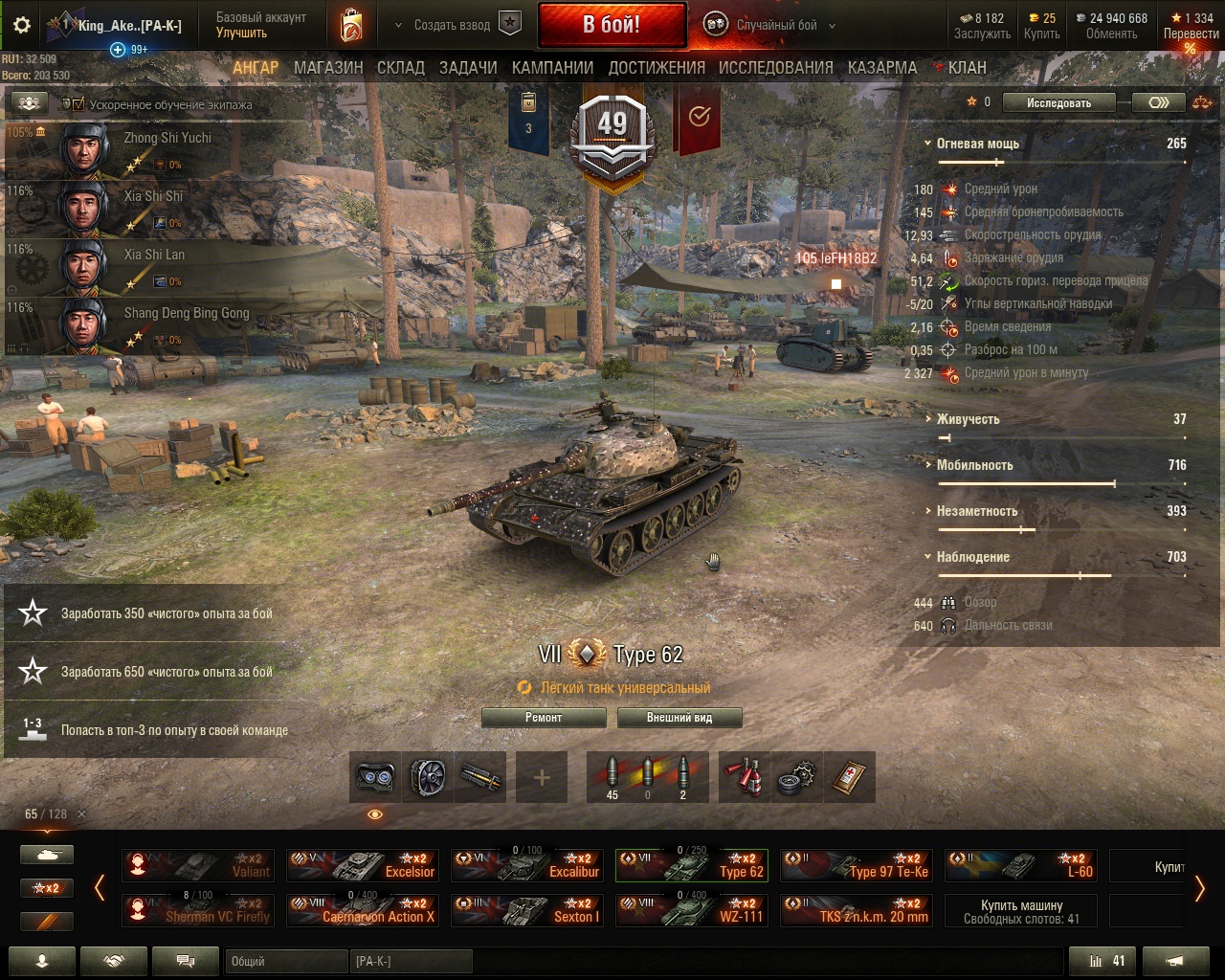Open Внешний вид customization
This screenshot has width=1225, height=980.
[x=679, y=718]
